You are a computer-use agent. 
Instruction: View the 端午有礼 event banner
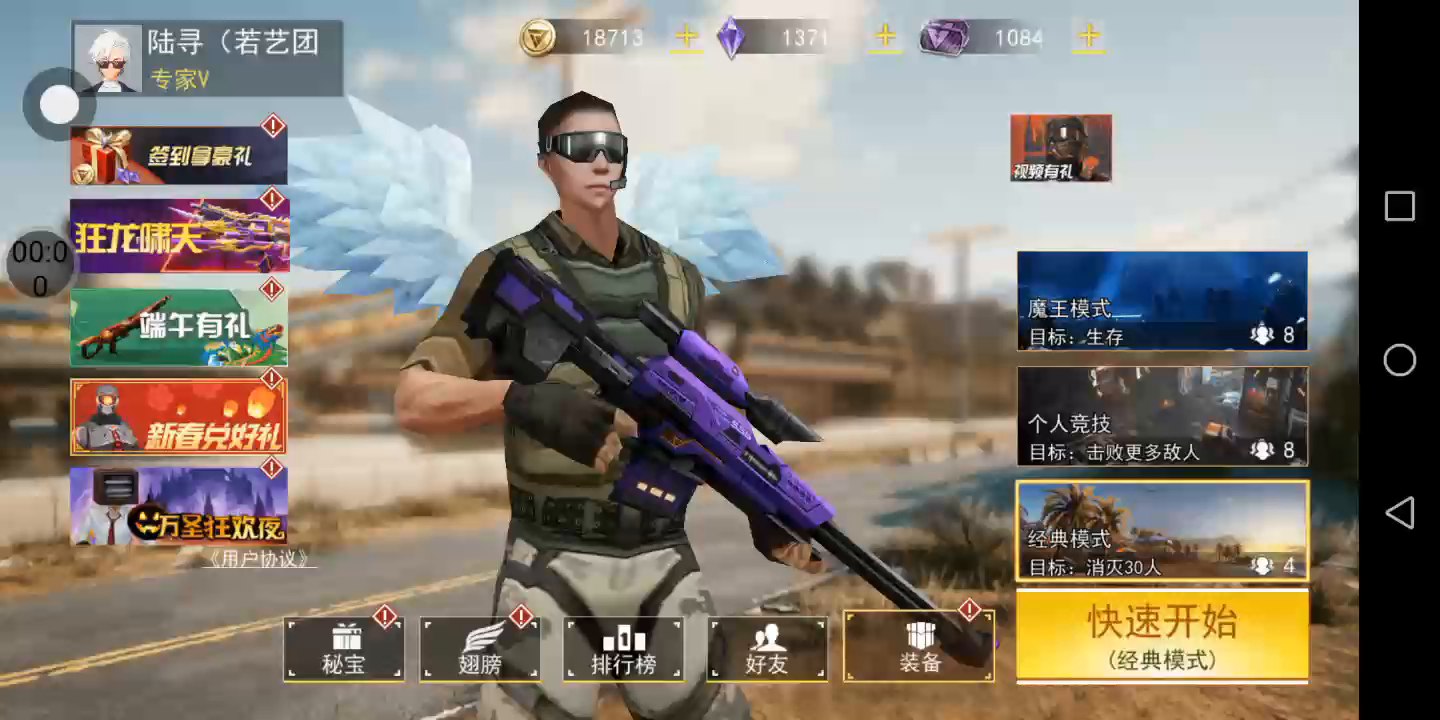179,327
